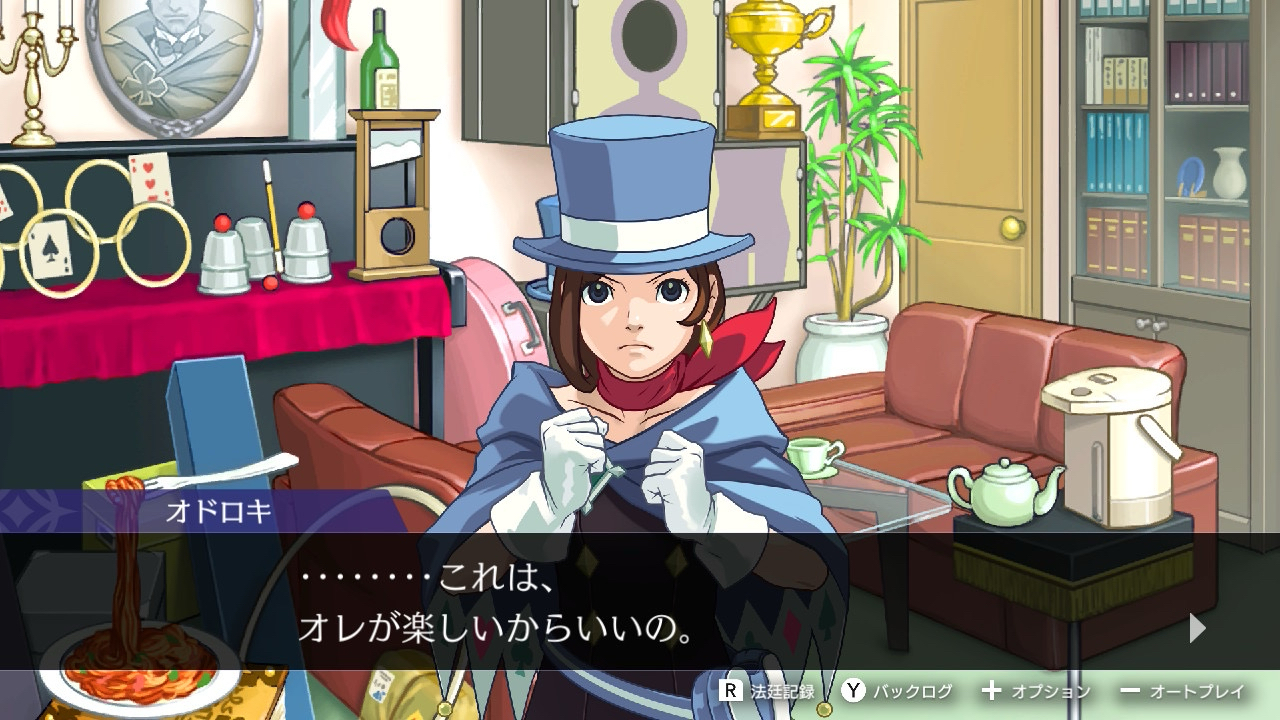Open the オプション options menu
The height and width of the screenshot is (720, 1280).
1036,691
